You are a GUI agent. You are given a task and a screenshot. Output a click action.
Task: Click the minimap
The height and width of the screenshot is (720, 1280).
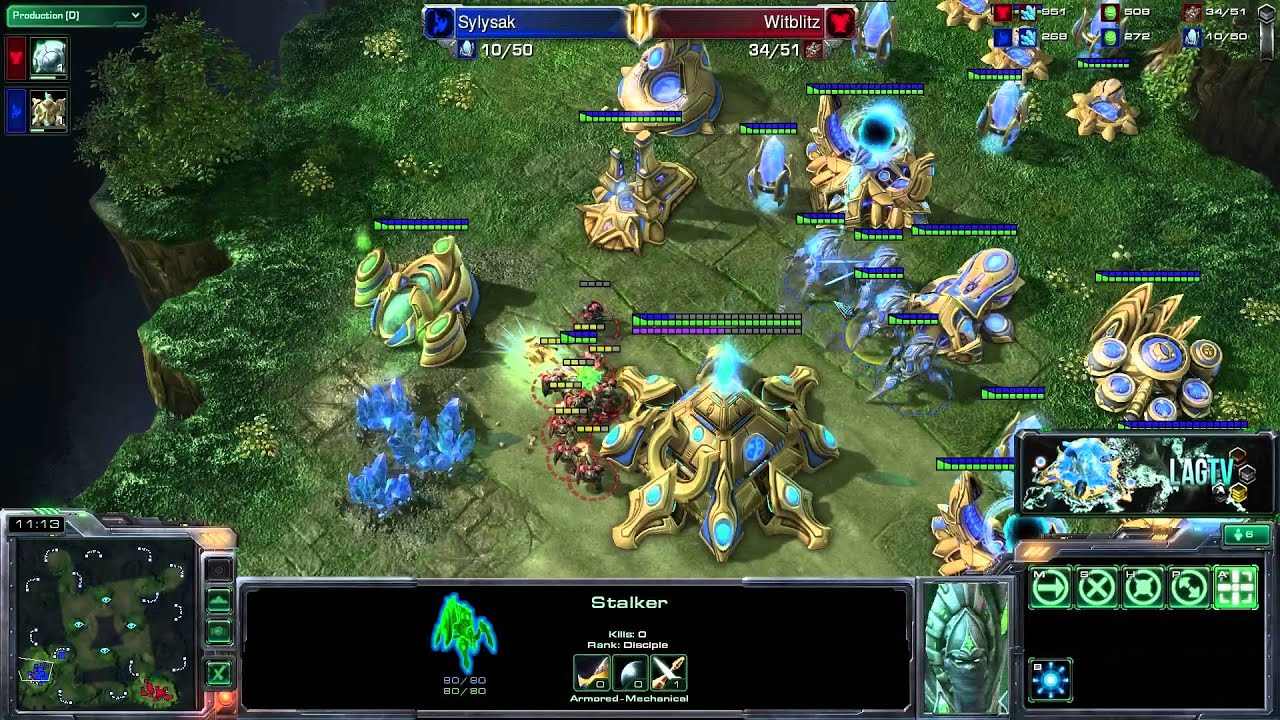[x=100, y=620]
